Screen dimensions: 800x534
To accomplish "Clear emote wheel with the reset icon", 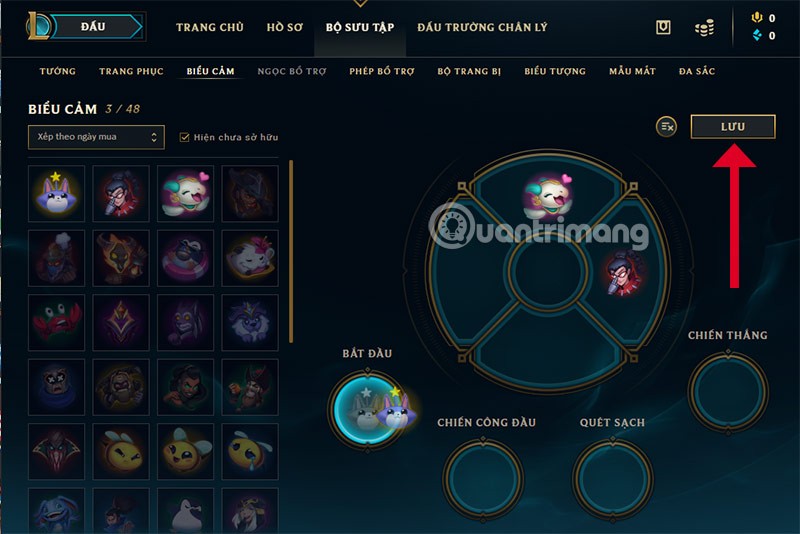I will pos(667,126).
